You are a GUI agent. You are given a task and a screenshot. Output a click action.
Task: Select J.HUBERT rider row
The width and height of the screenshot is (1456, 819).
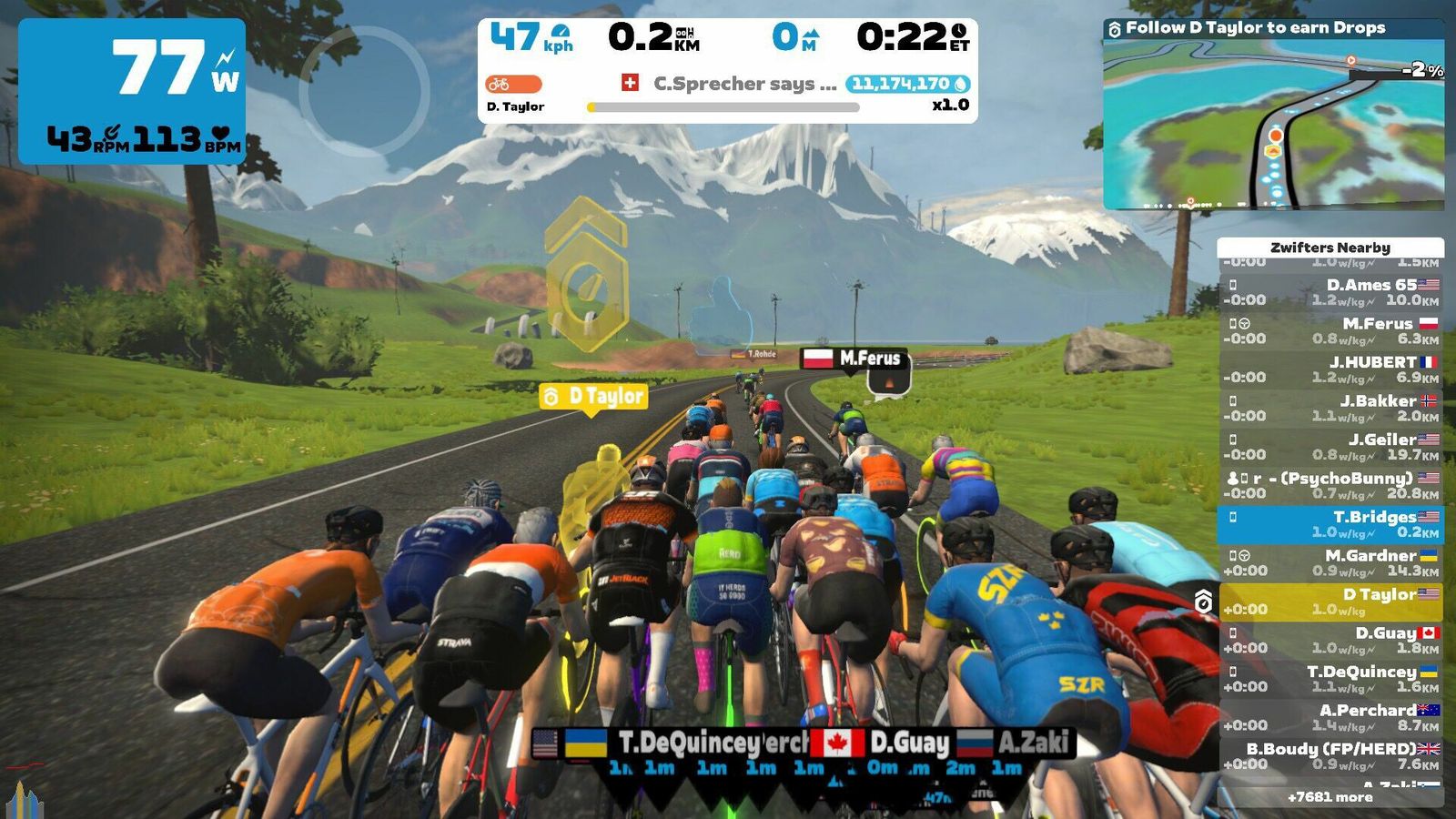[1330, 369]
